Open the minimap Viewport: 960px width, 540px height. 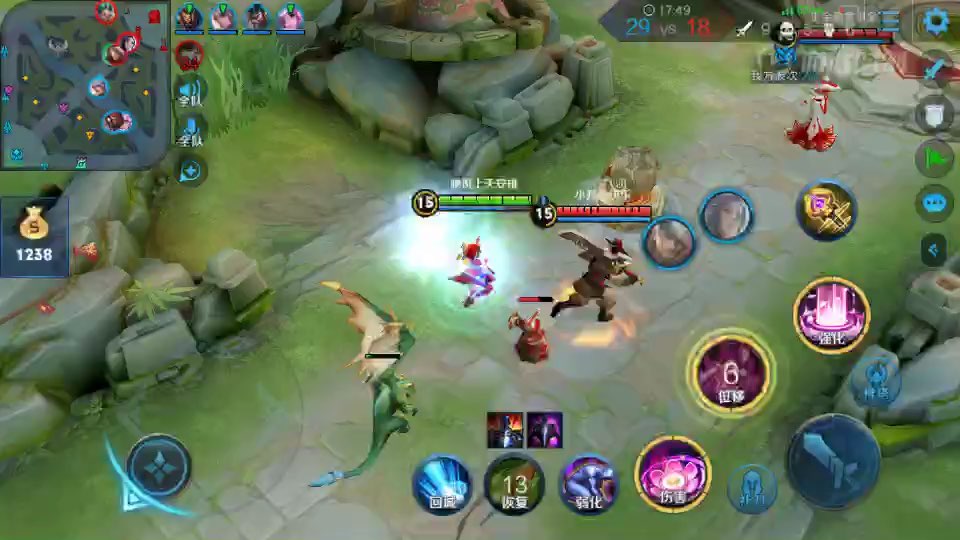[84, 84]
